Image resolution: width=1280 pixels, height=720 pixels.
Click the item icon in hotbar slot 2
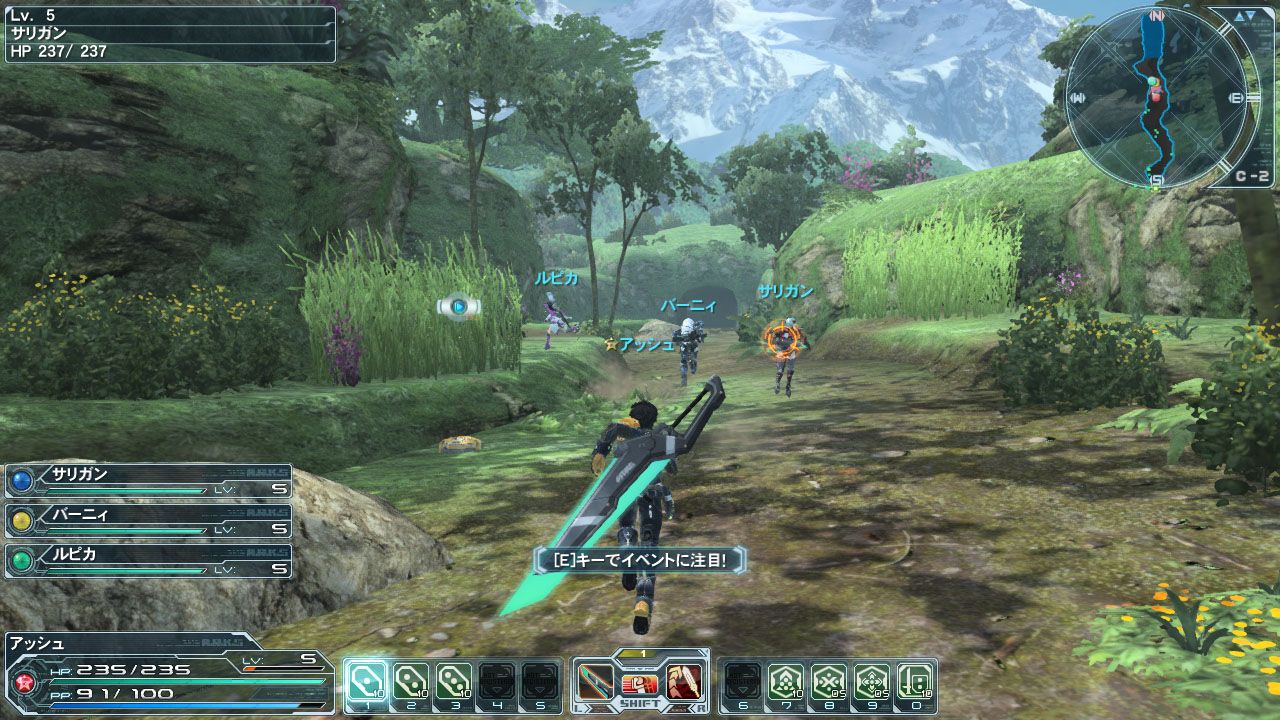coord(413,682)
